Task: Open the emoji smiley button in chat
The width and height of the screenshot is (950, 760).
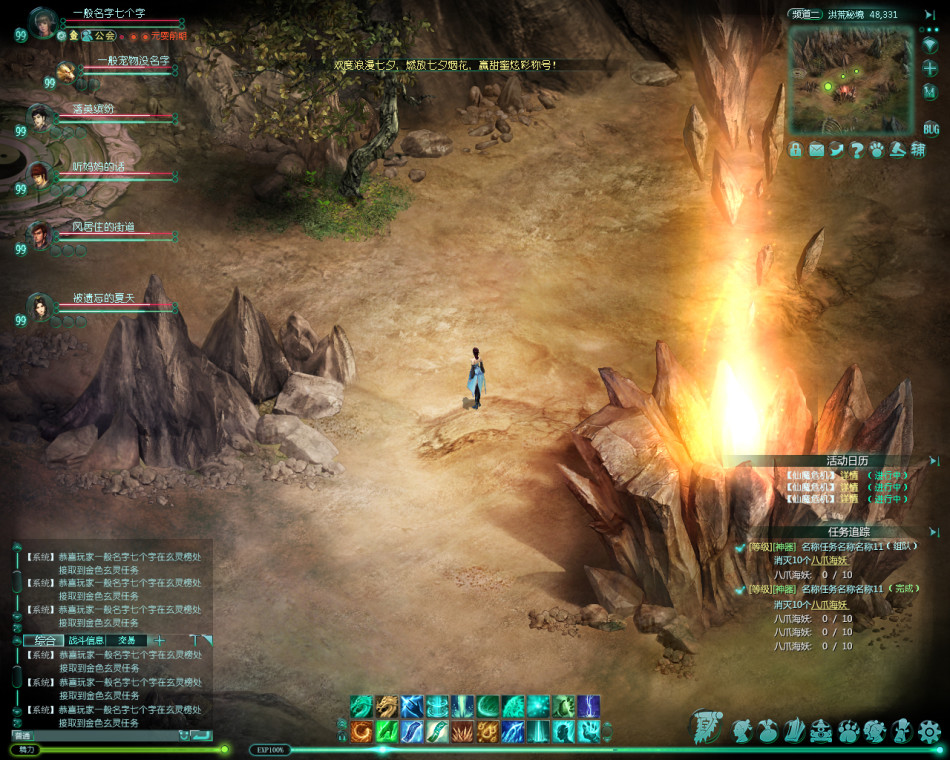Action: [x=184, y=735]
